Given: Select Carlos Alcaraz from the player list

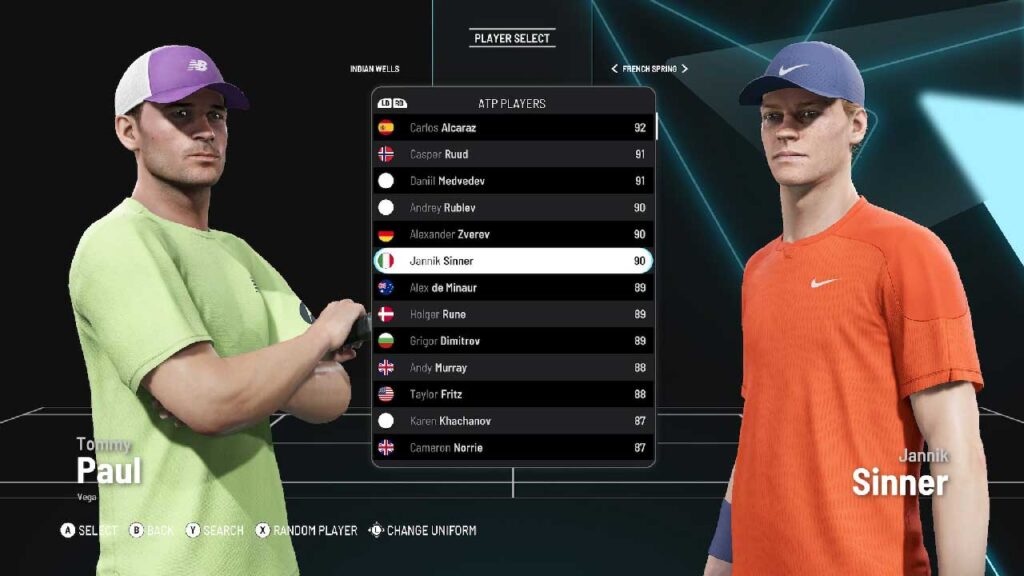Looking at the screenshot, I should click(x=512, y=128).
